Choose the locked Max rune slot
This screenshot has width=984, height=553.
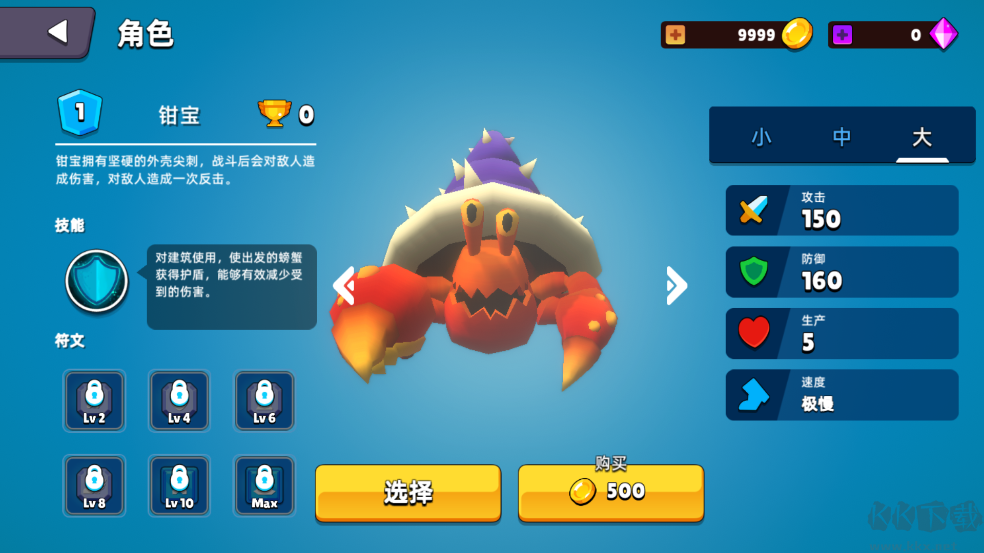[x=264, y=486]
